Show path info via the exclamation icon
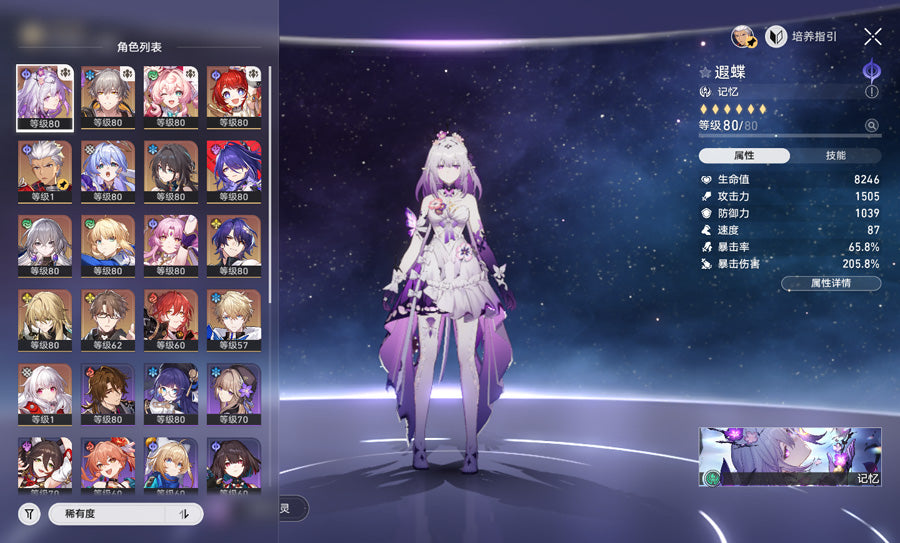900x543 pixels. pyautogui.click(x=872, y=91)
